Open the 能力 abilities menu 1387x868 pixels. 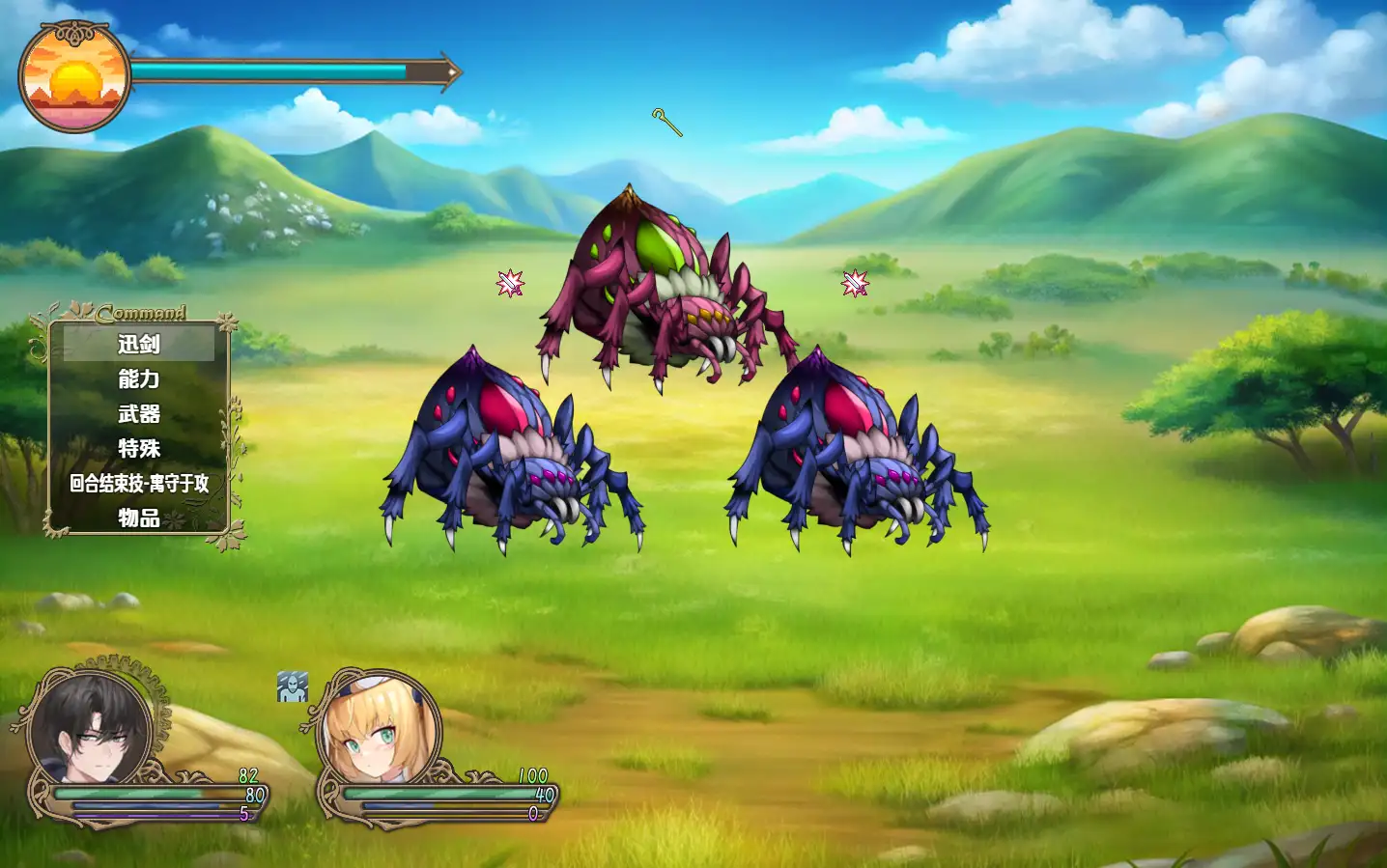pos(139,378)
